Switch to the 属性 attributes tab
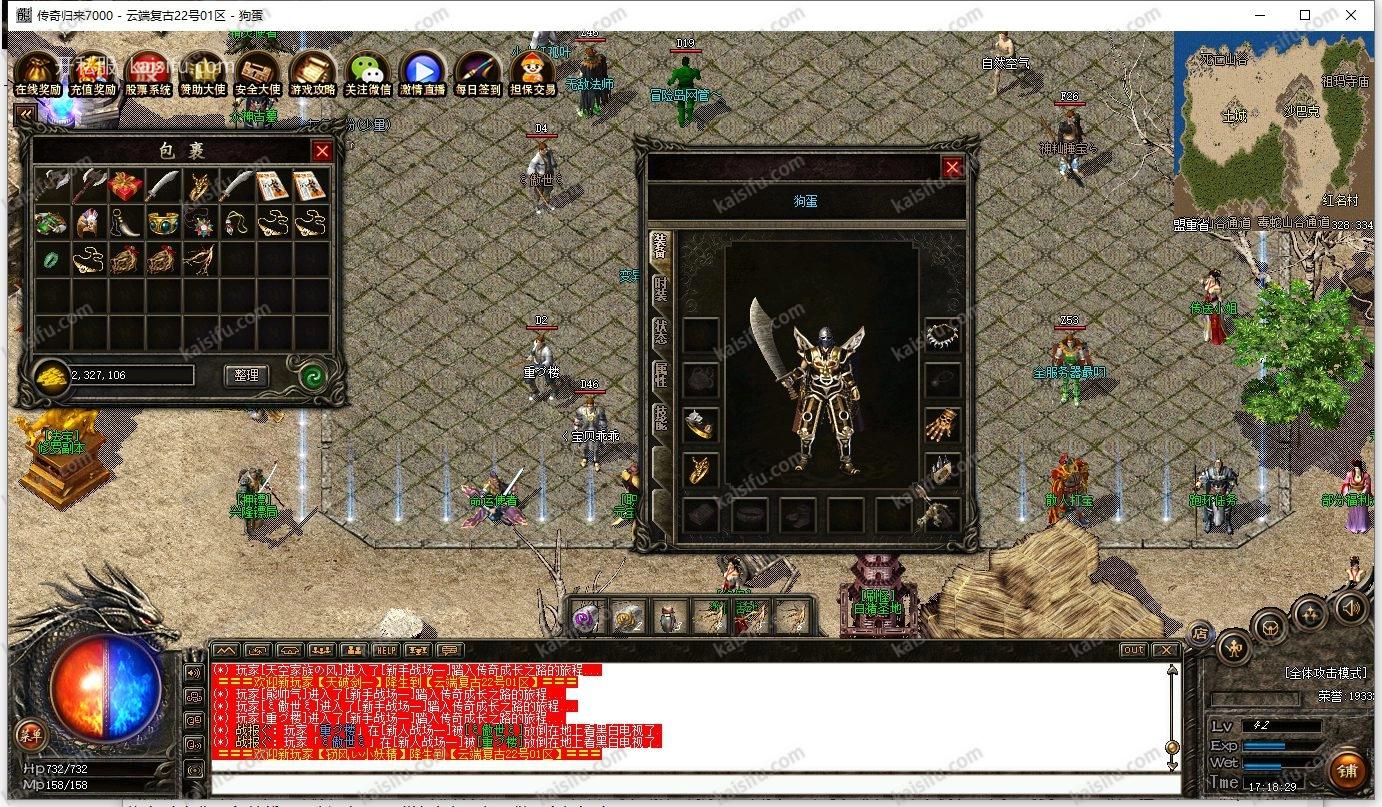The width and height of the screenshot is (1382, 807). (x=660, y=376)
